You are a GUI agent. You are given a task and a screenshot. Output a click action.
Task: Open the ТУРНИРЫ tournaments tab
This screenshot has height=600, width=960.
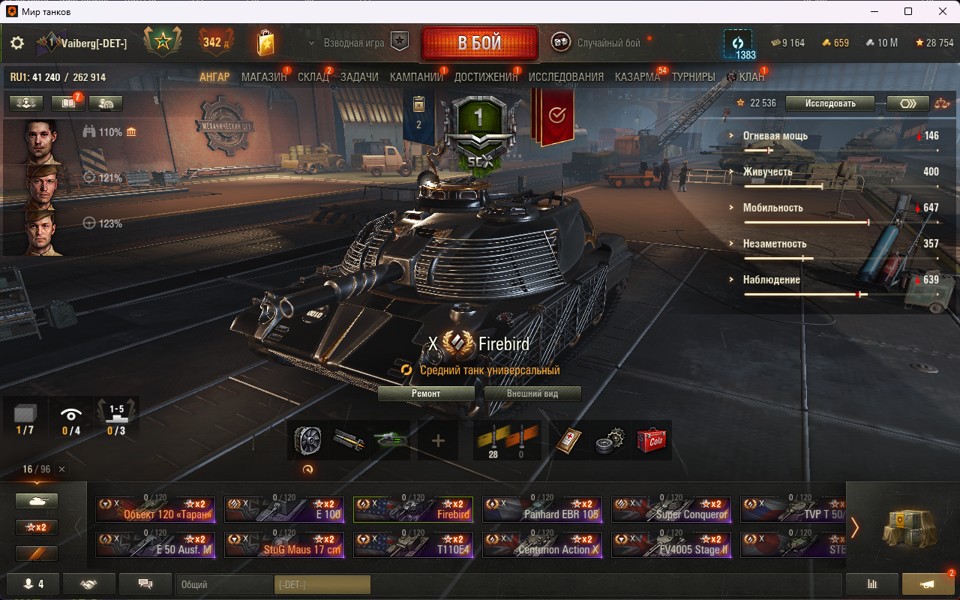pos(693,77)
